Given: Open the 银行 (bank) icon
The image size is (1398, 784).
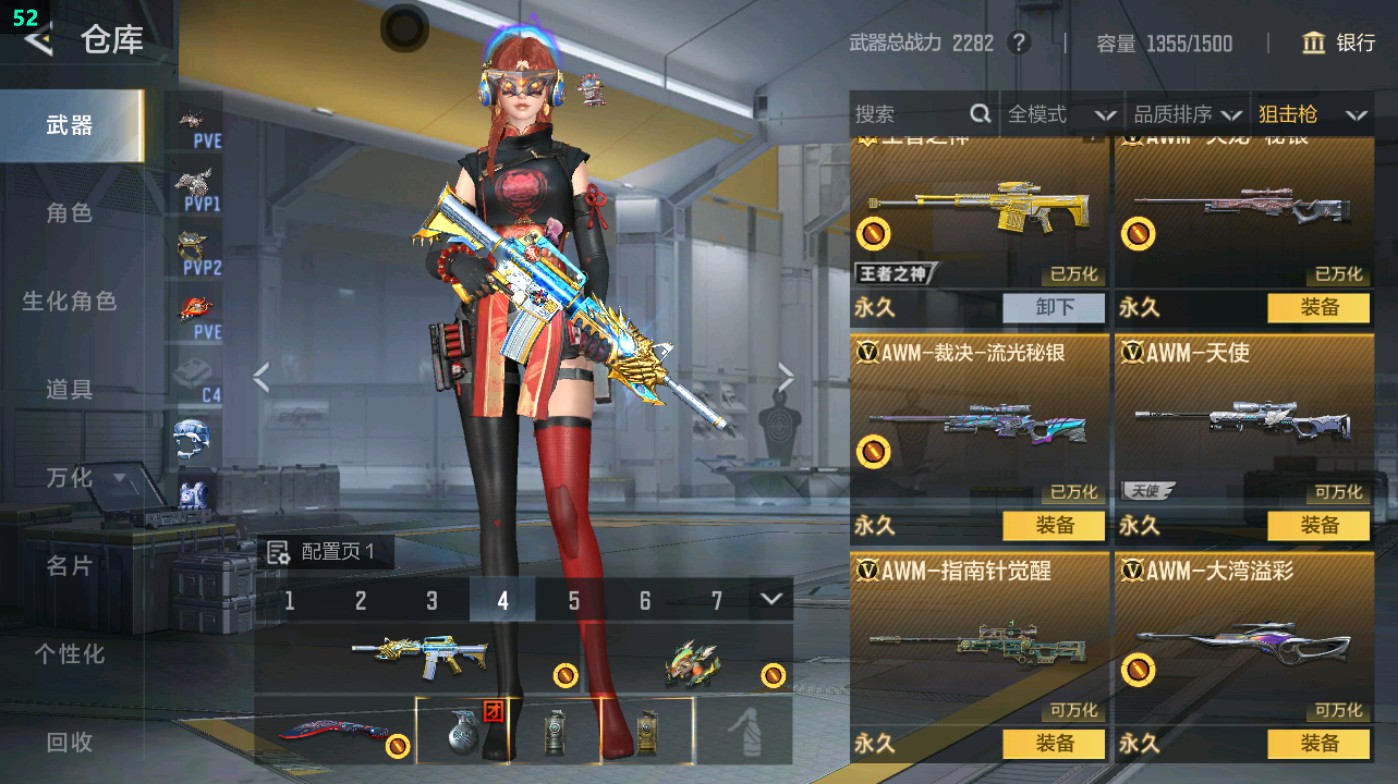Looking at the screenshot, I should pyautogui.click(x=1313, y=44).
